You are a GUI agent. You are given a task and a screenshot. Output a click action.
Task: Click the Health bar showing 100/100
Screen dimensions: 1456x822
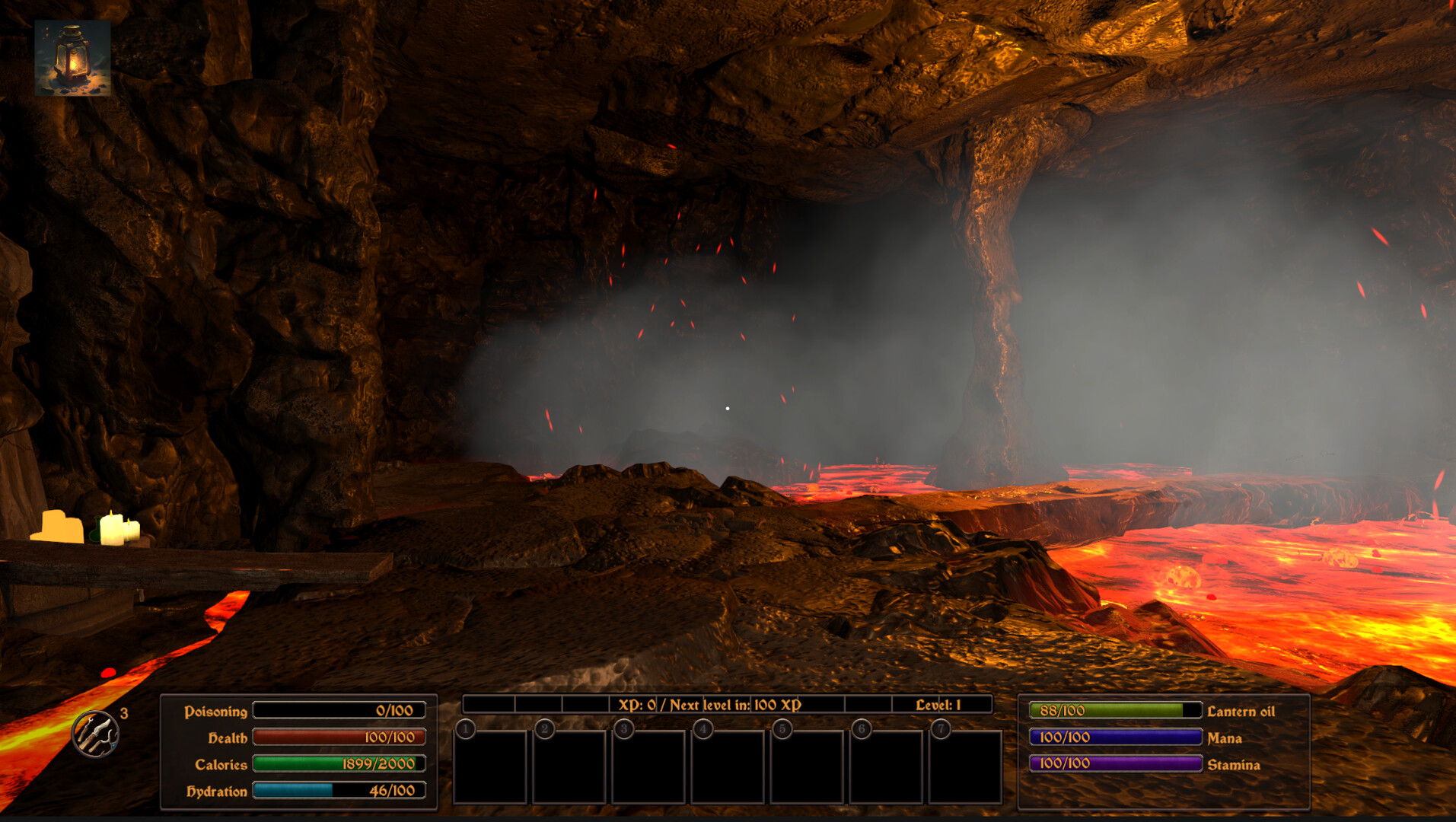[338, 737]
